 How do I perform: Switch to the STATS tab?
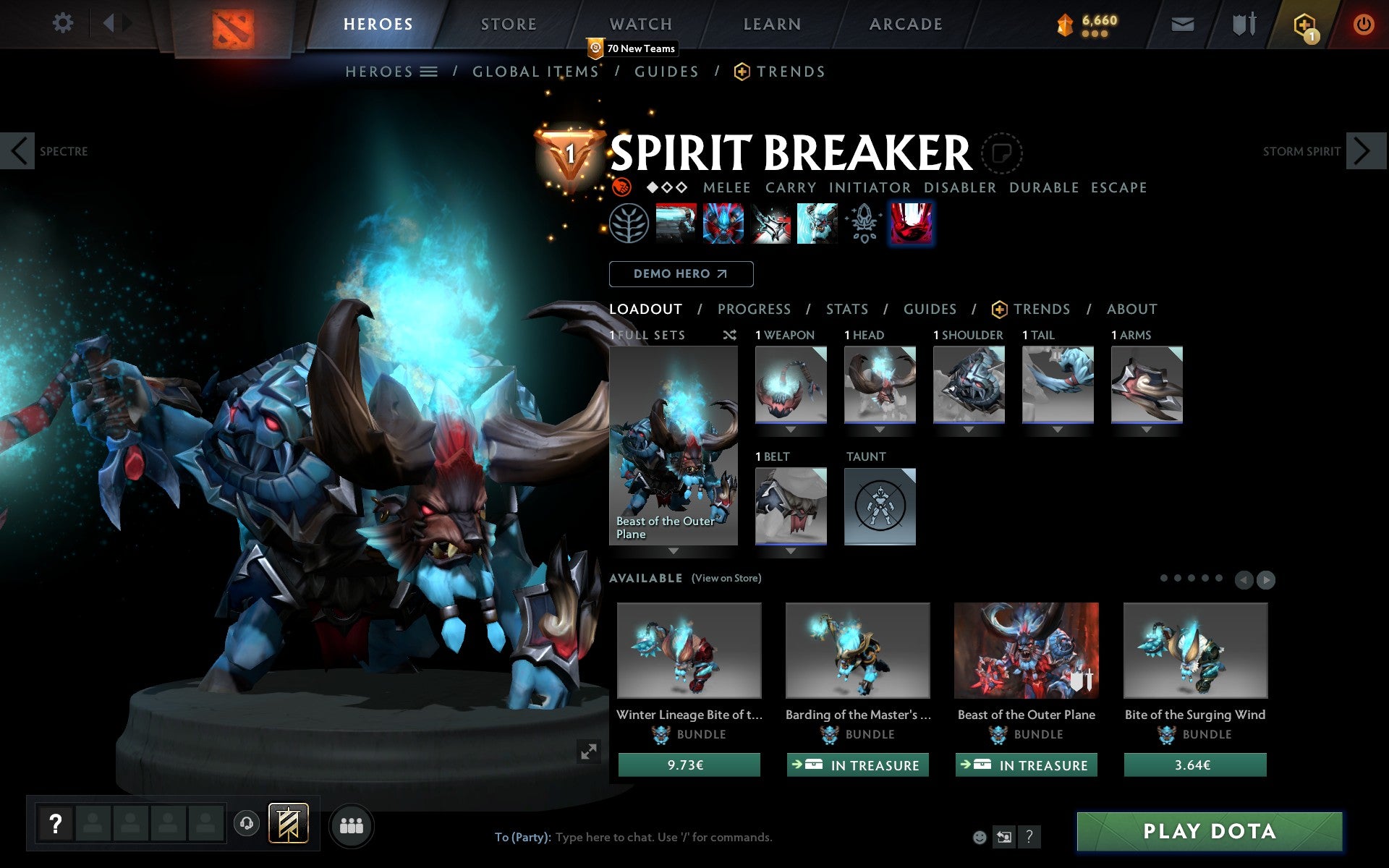pyautogui.click(x=846, y=309)
